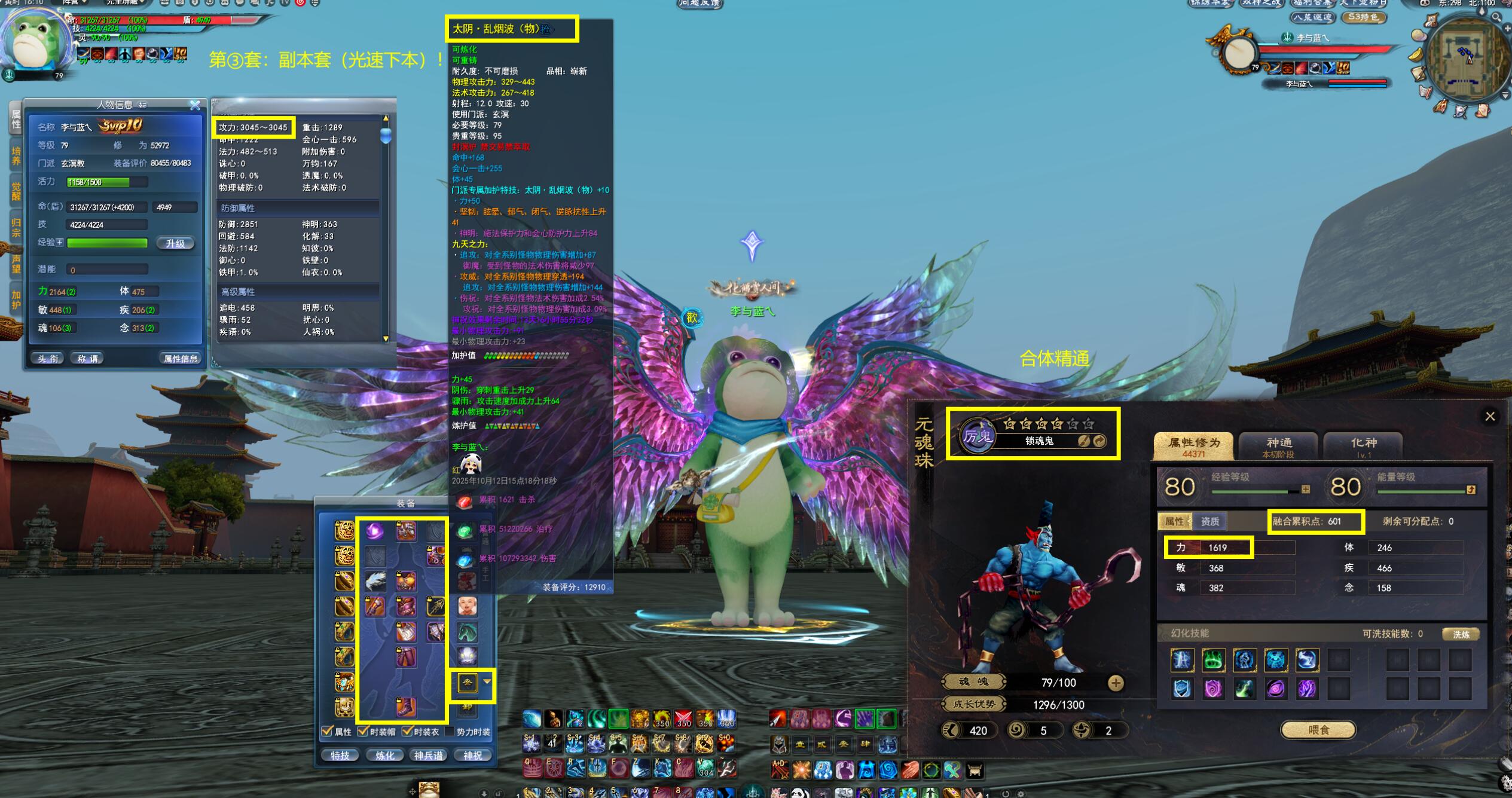Switch to the 神通 tab

click(1278, 446)
